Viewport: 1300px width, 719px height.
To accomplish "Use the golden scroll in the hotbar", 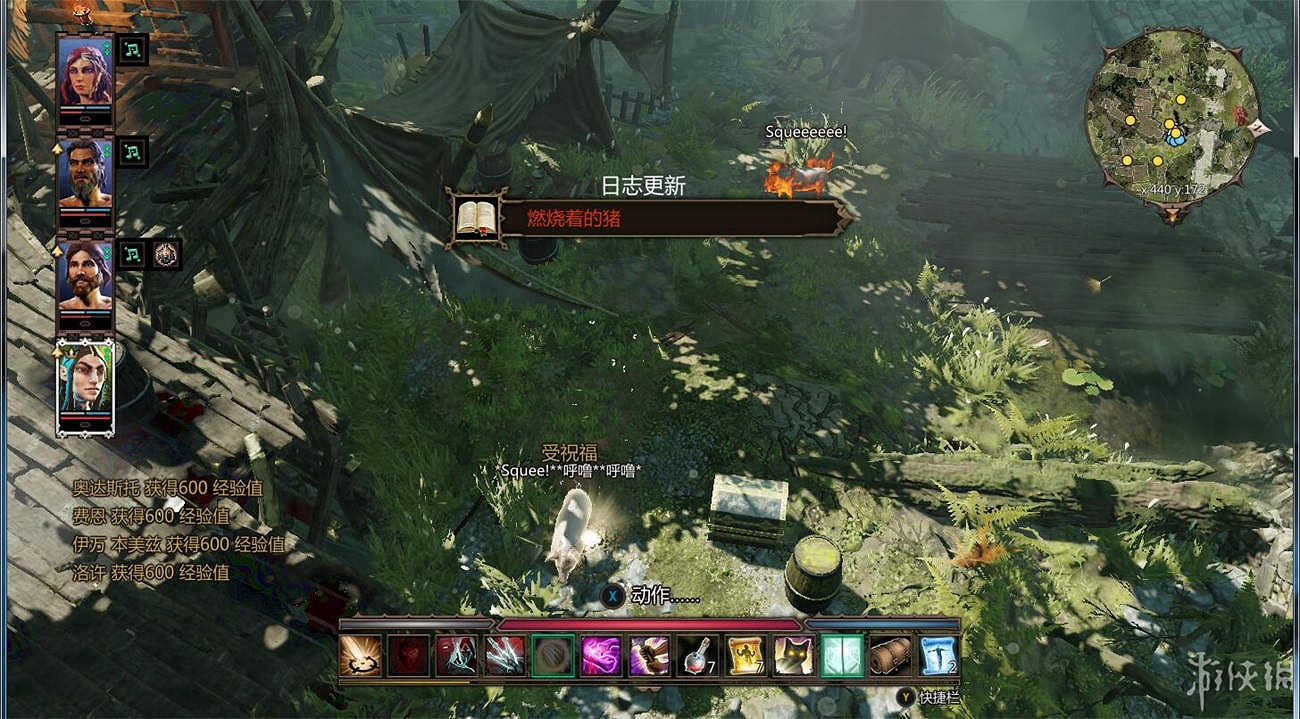I will tap(745, 656).
